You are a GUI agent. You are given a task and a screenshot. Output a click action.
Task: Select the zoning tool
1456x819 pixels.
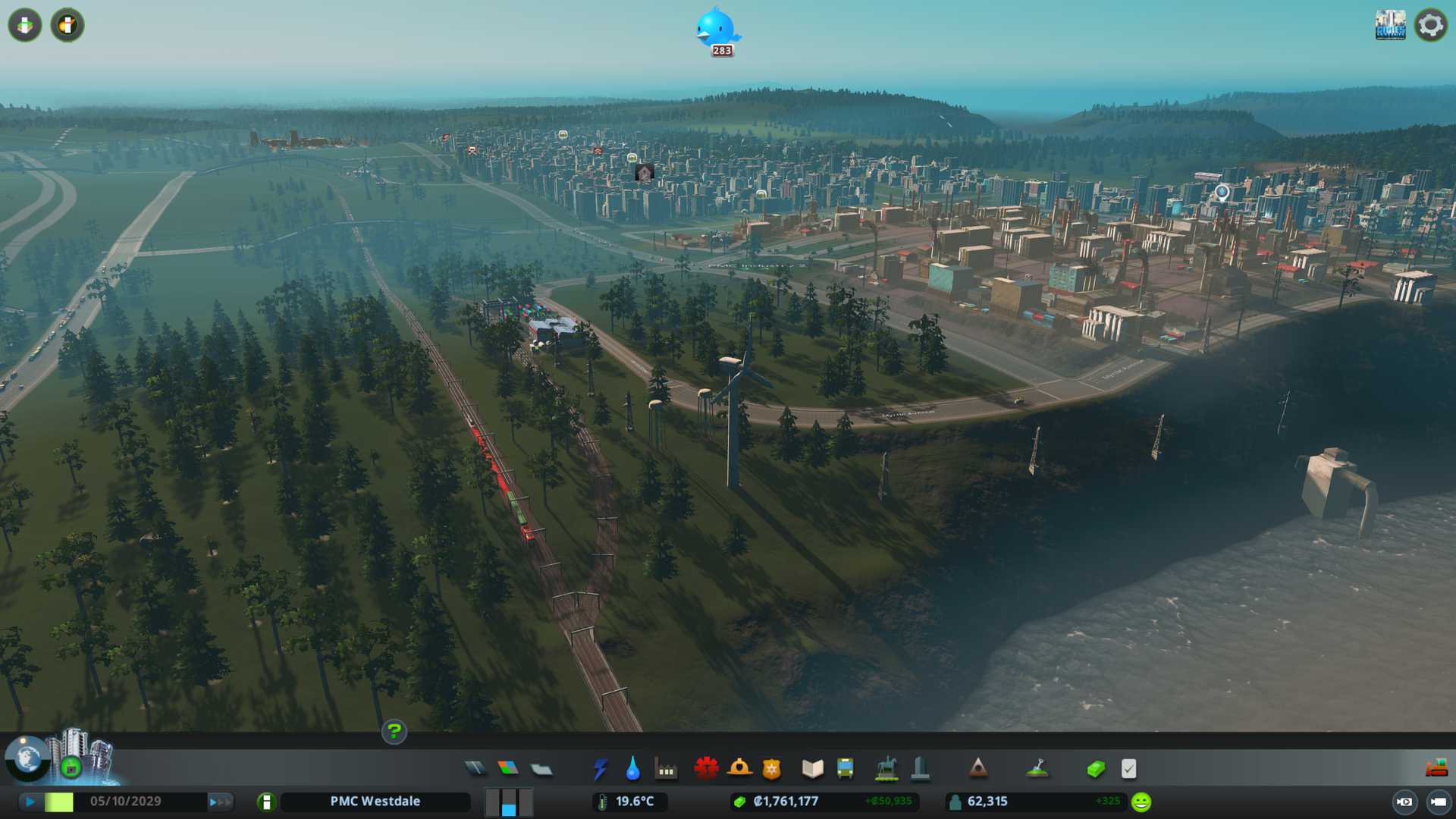(x=508, y=769)
